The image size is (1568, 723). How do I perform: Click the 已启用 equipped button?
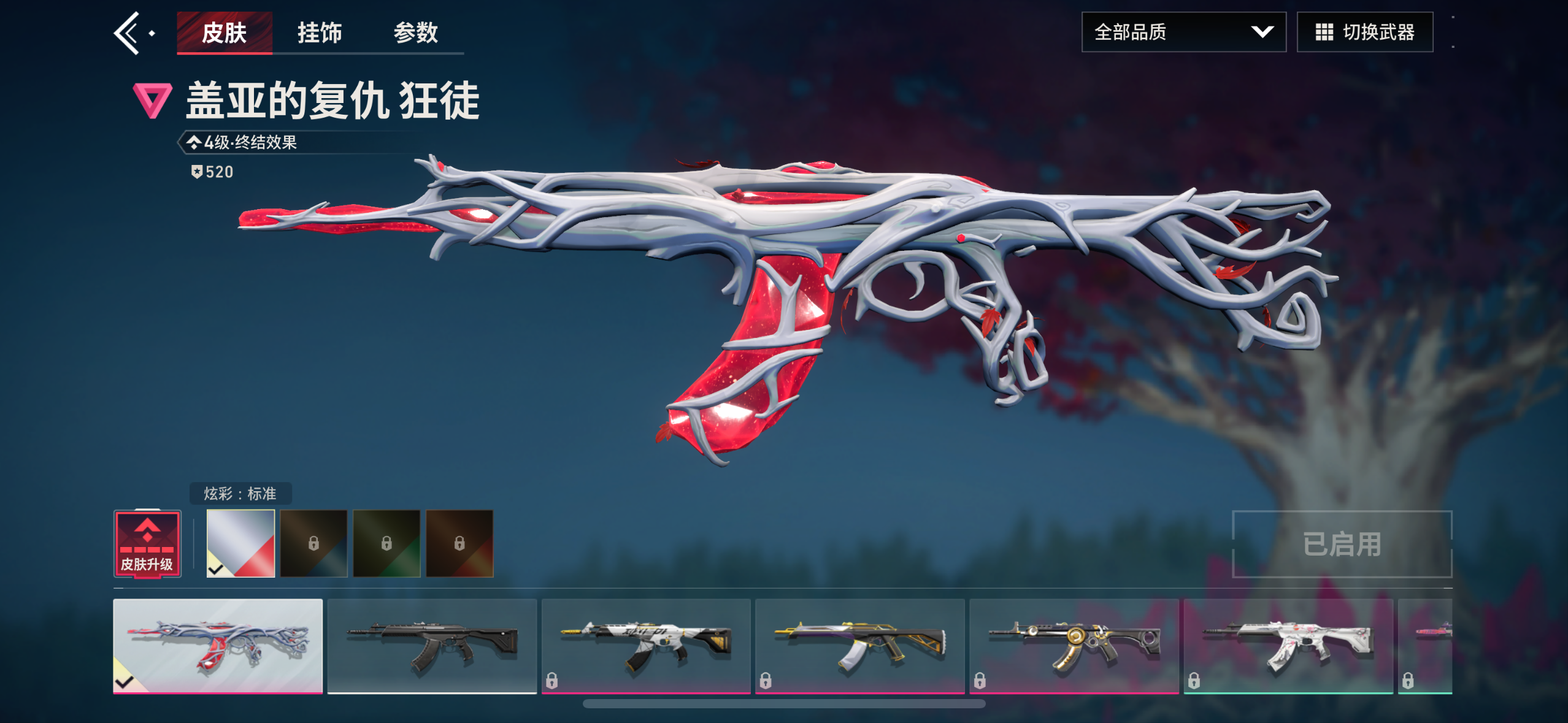(x=1342, y=544)
